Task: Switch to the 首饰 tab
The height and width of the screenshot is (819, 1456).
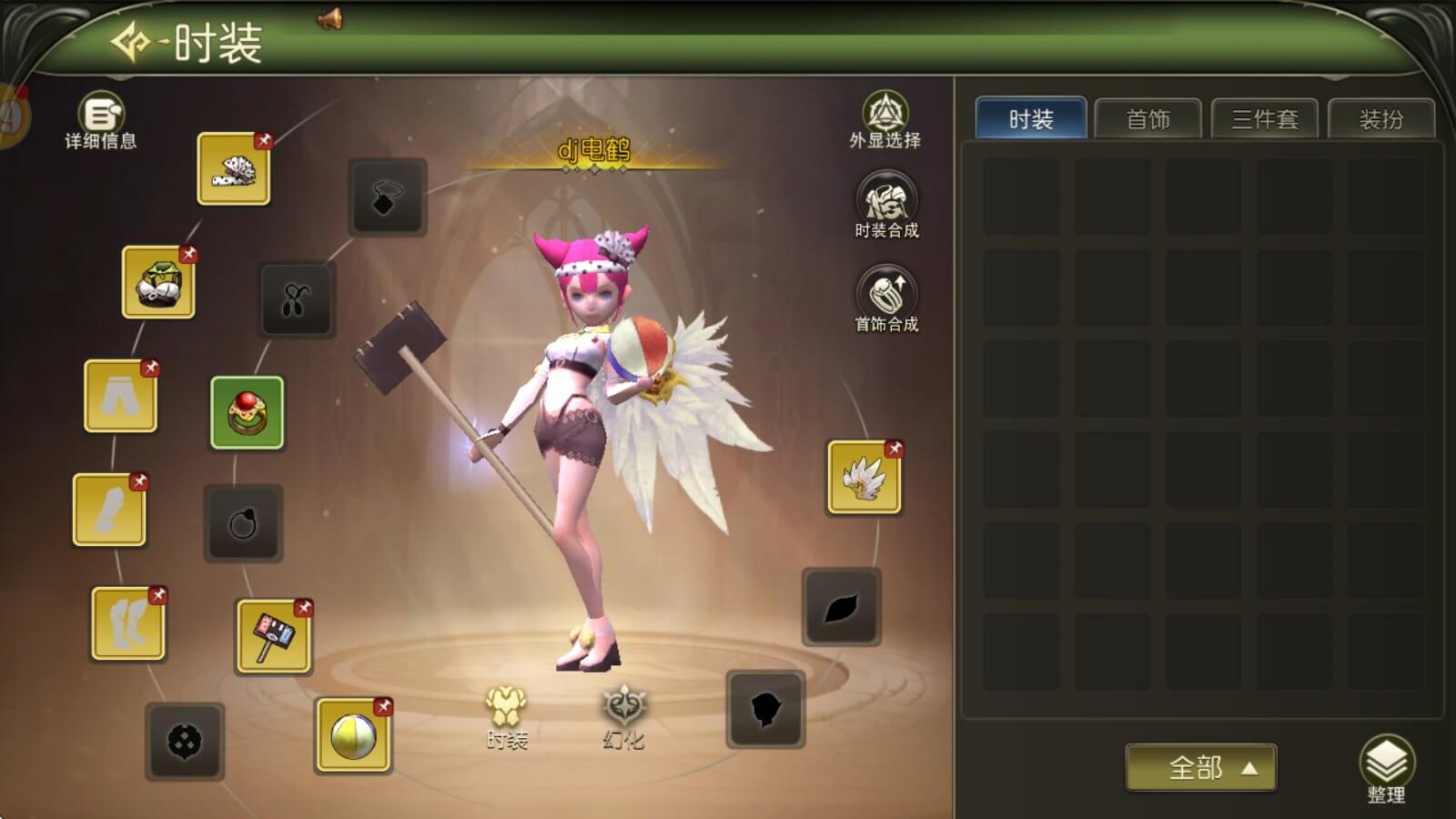Action: coord(1148,119)
